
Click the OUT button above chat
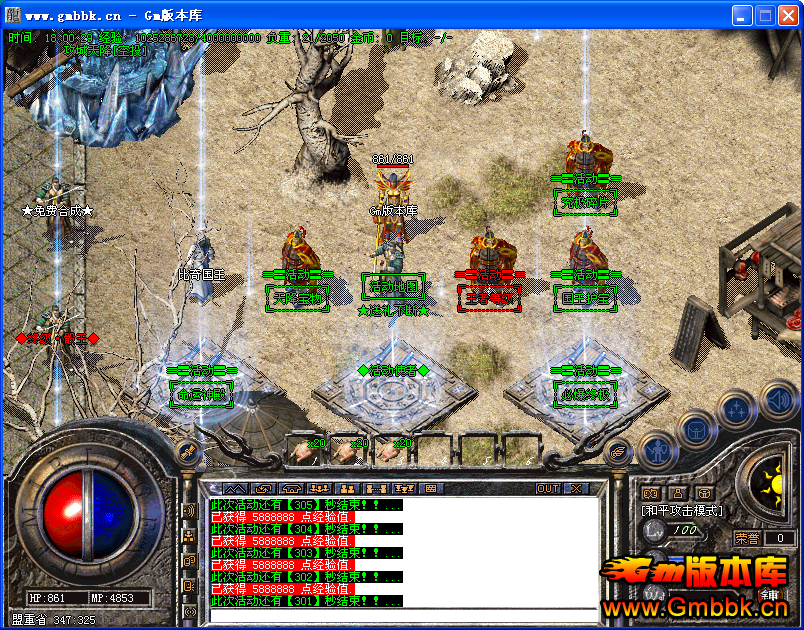(548, 489)
